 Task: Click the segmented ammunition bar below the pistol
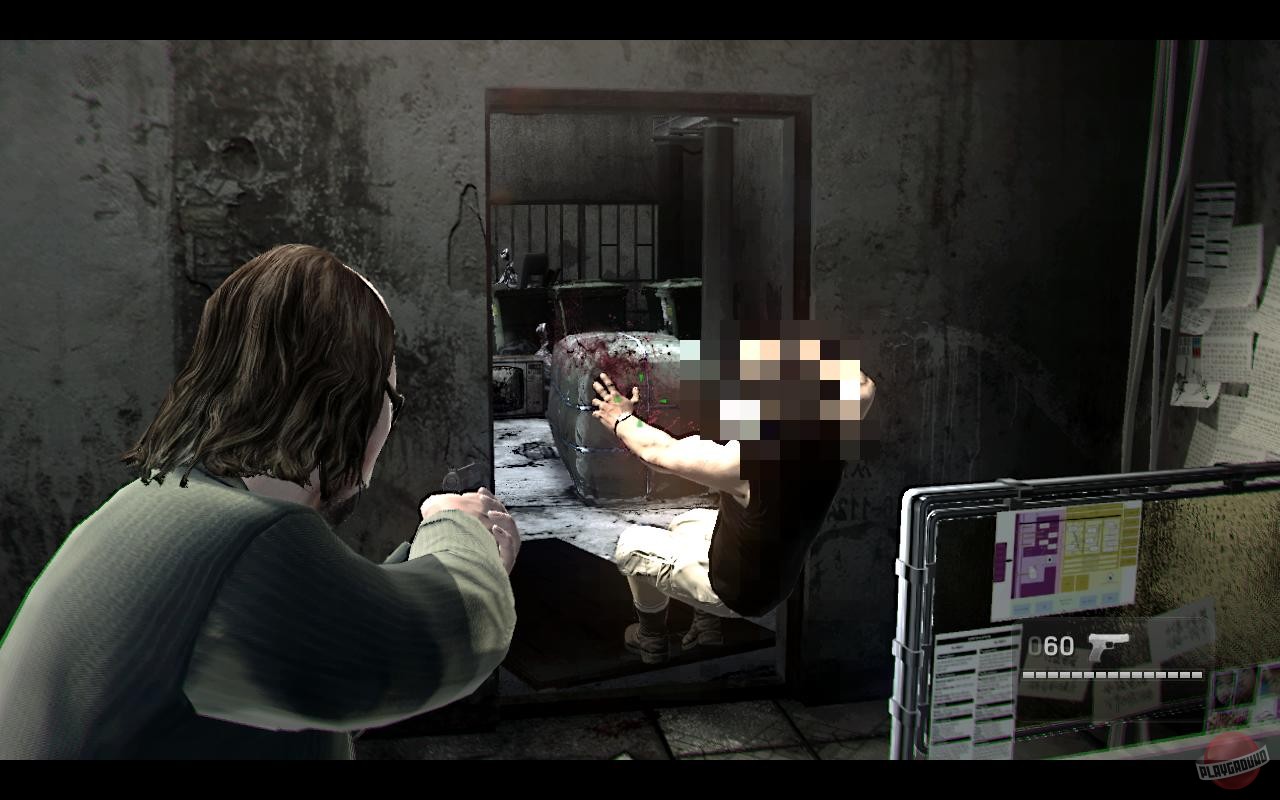click(1110, 674)
